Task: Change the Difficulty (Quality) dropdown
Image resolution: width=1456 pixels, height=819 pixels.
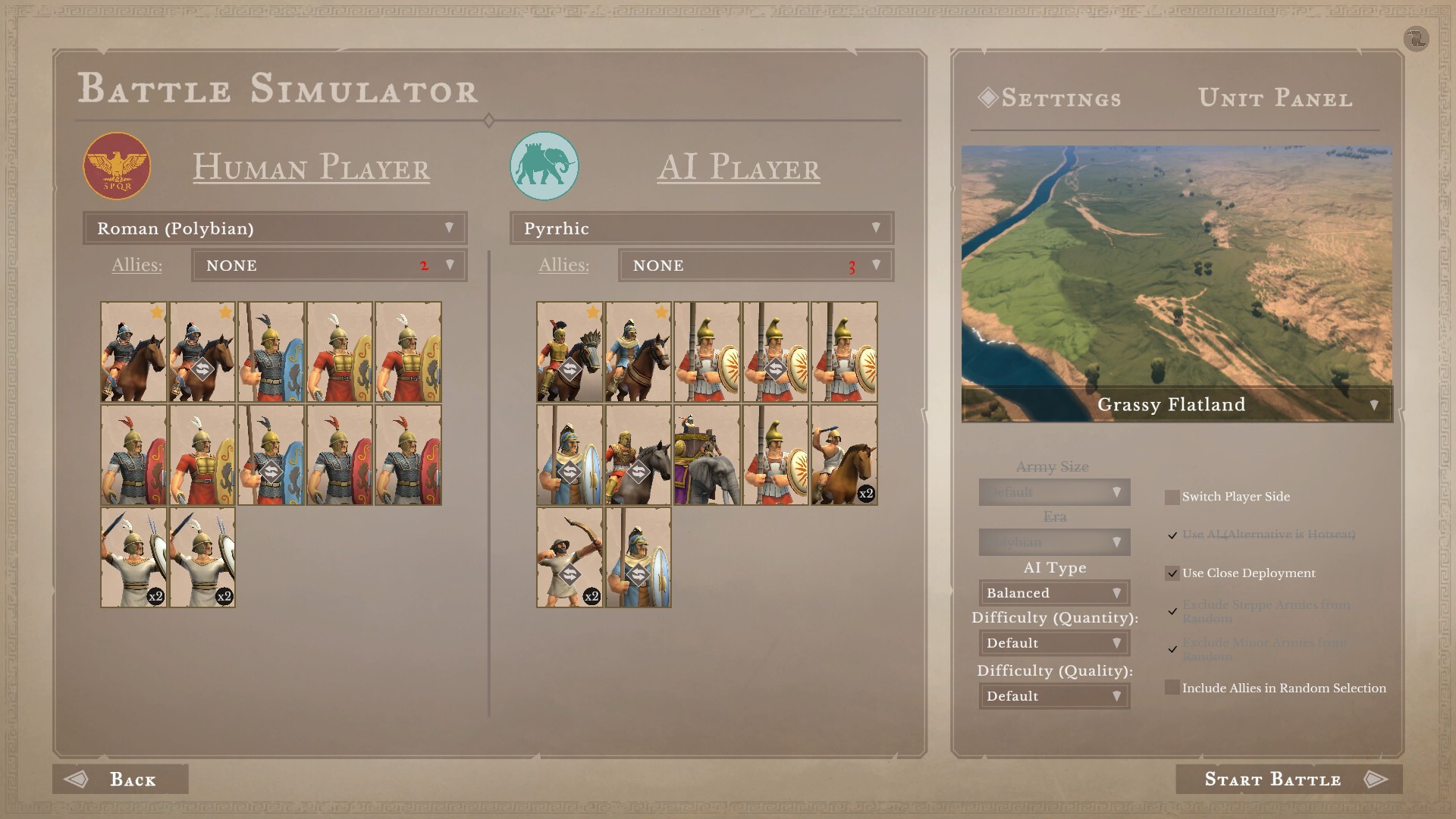Action: (x=1054, y=696)
